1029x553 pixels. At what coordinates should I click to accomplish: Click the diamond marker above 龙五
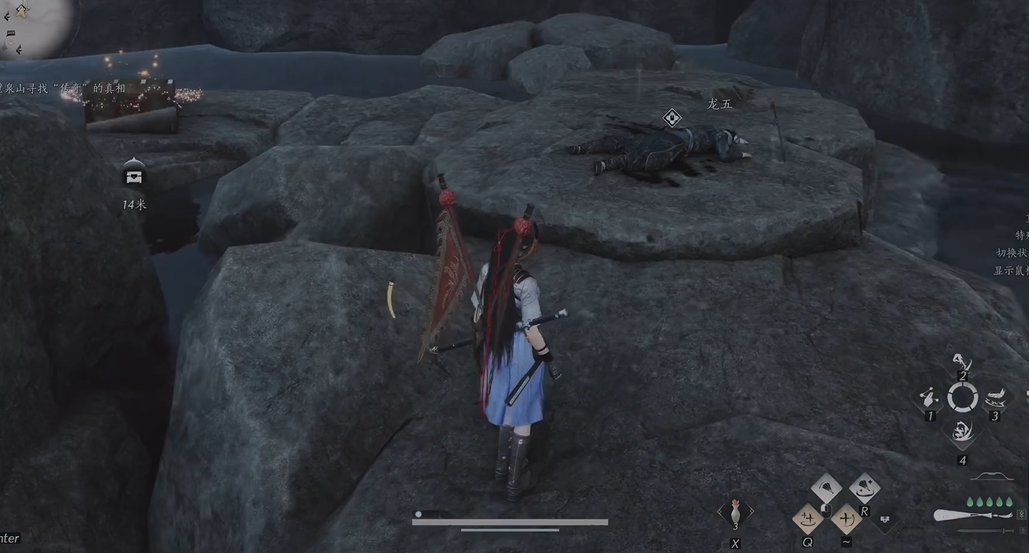[x=672, y=118]
